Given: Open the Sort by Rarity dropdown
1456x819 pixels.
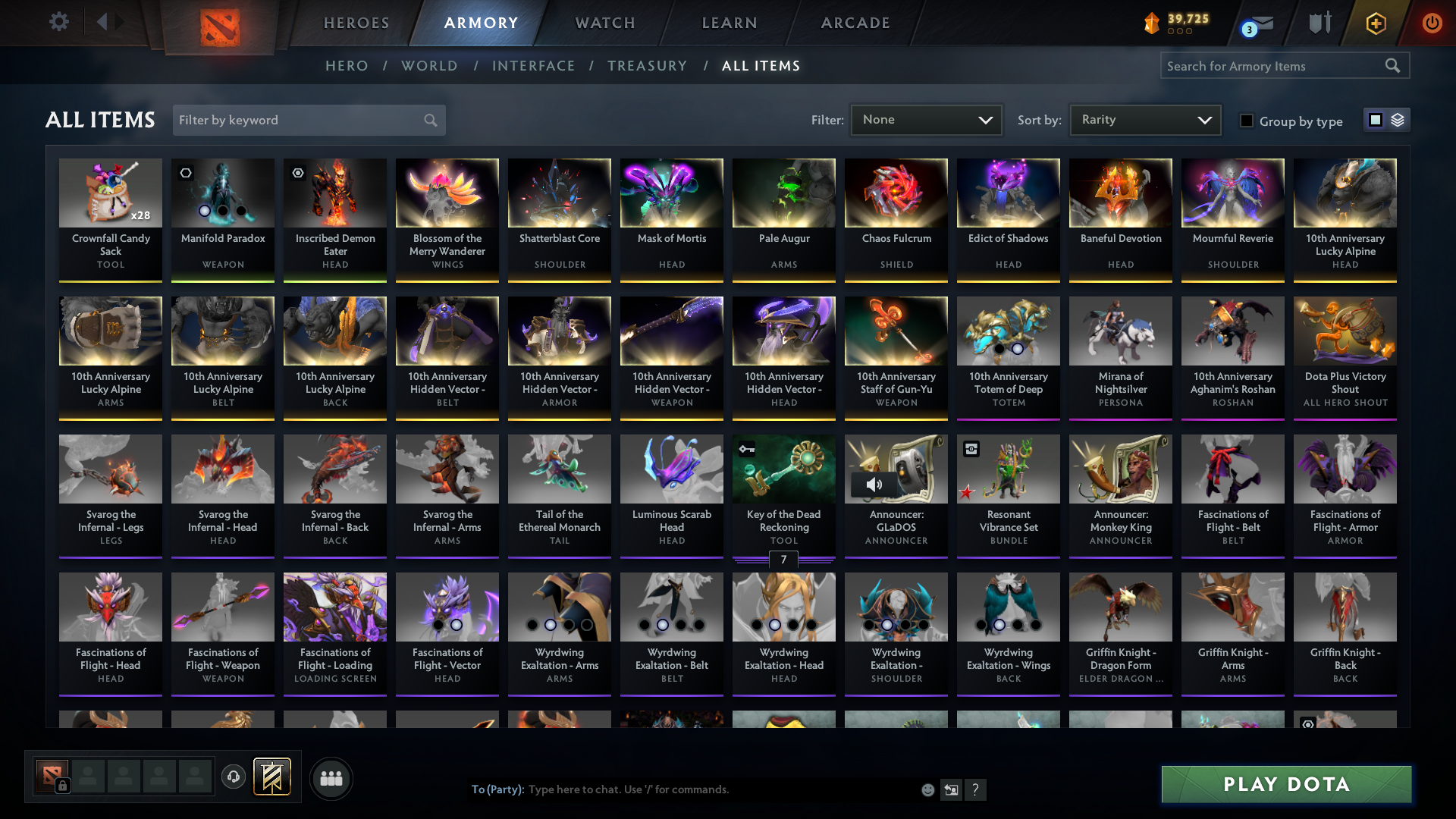Looking at the screenshot, I should [1144, 120].
